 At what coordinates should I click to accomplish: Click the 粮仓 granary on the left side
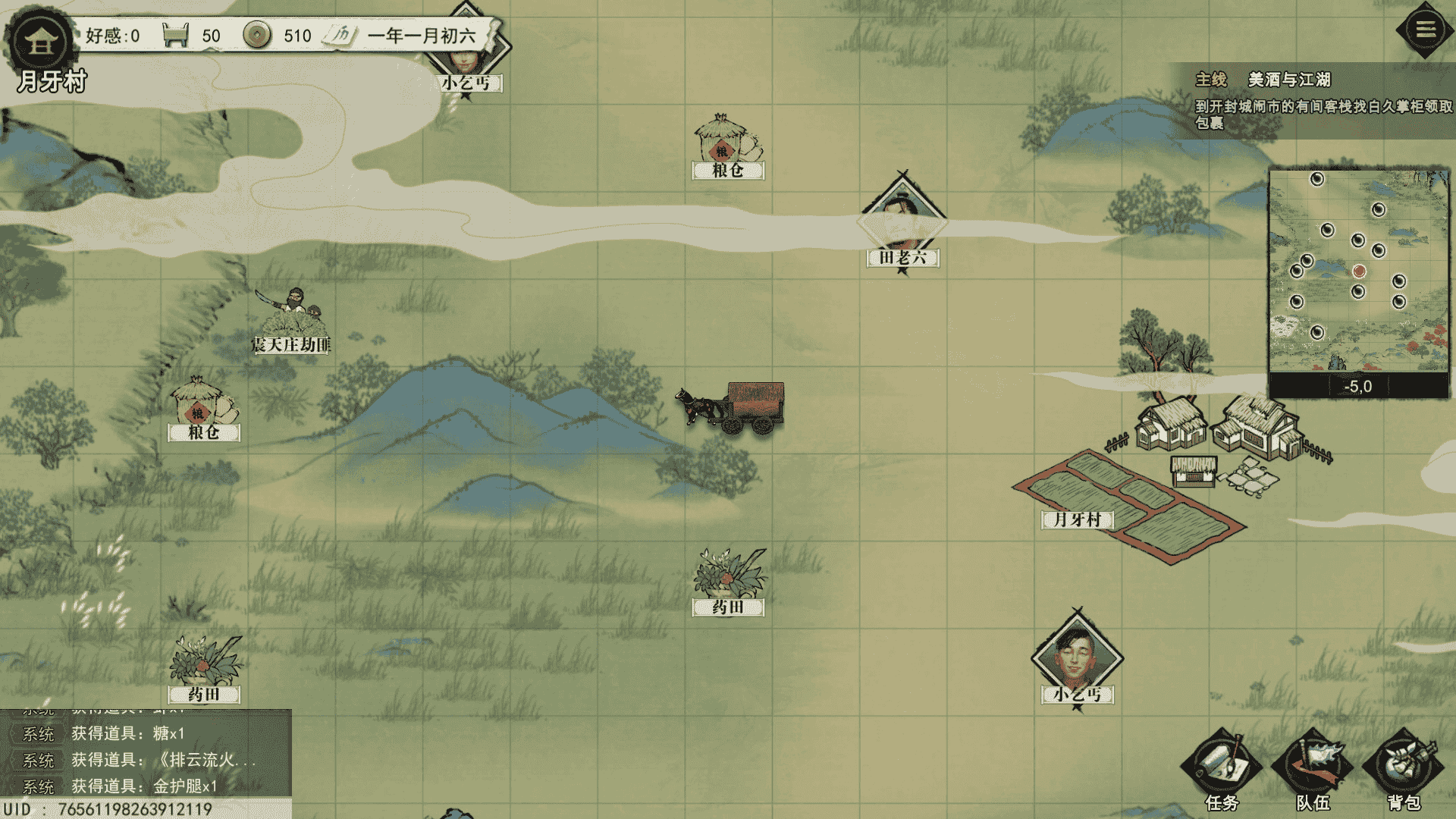[x=199, y=402]
